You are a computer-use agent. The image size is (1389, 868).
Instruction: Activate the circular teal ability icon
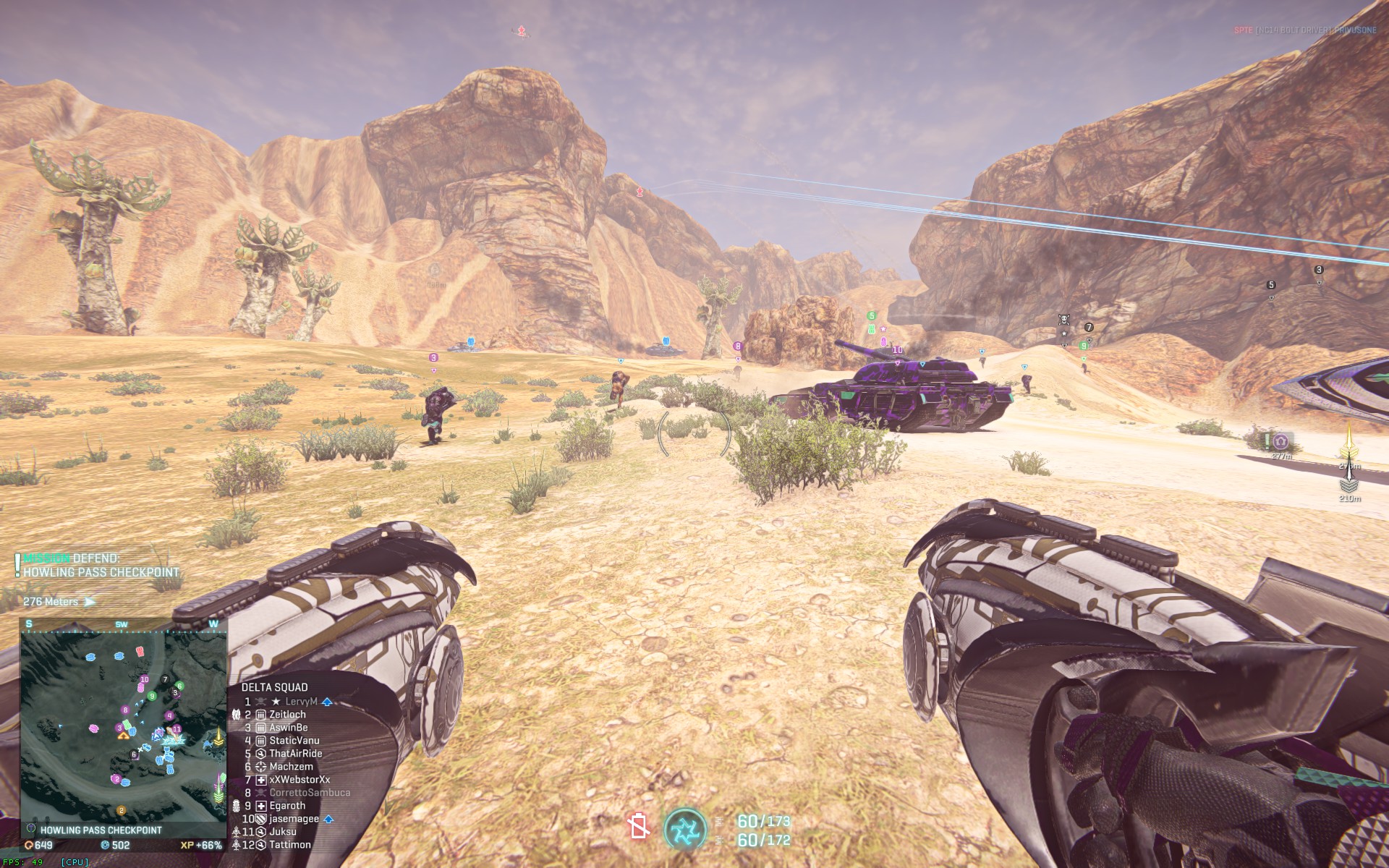tap(684, 829)
